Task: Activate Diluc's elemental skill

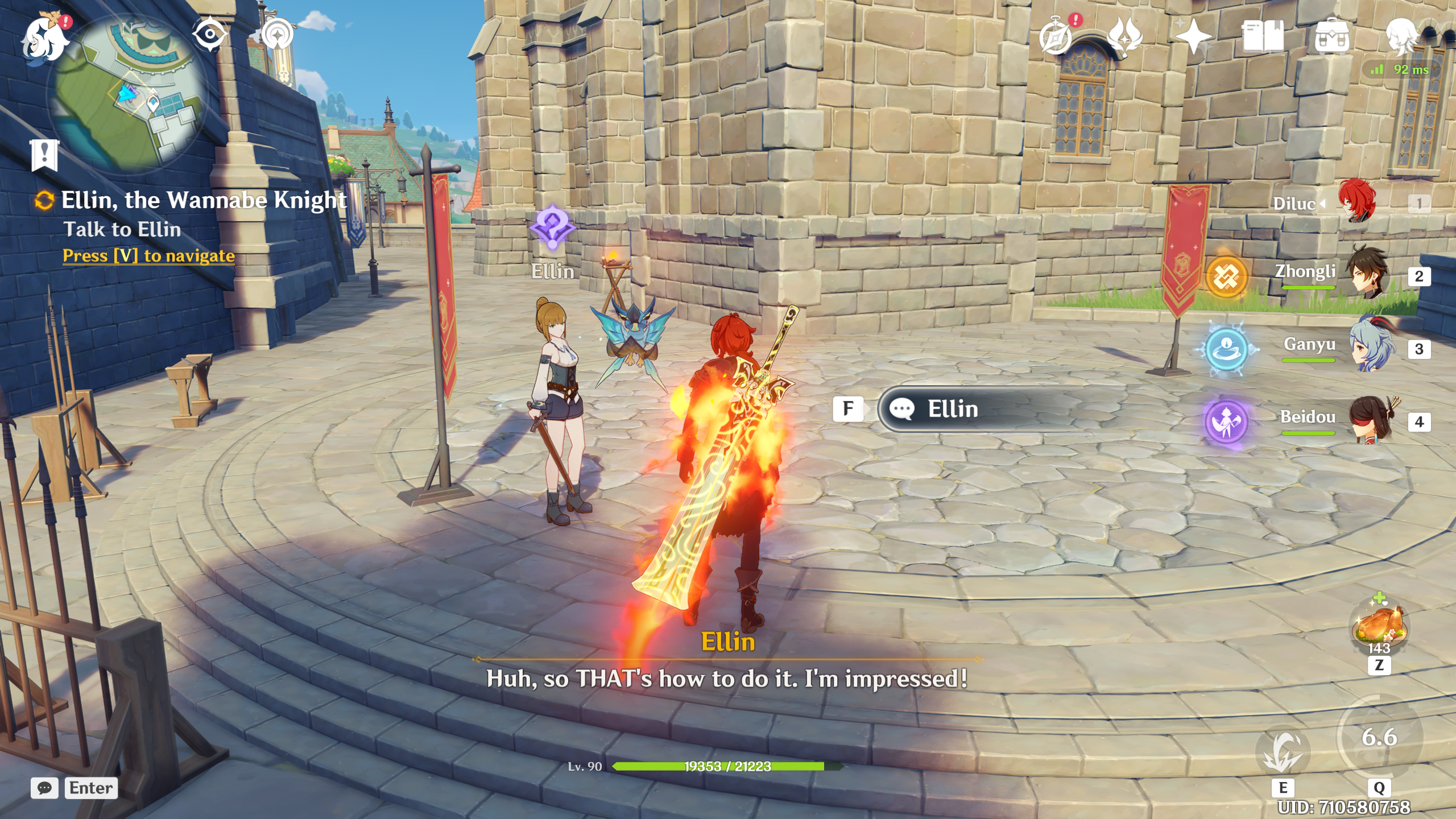Action: click(1283, 752)
